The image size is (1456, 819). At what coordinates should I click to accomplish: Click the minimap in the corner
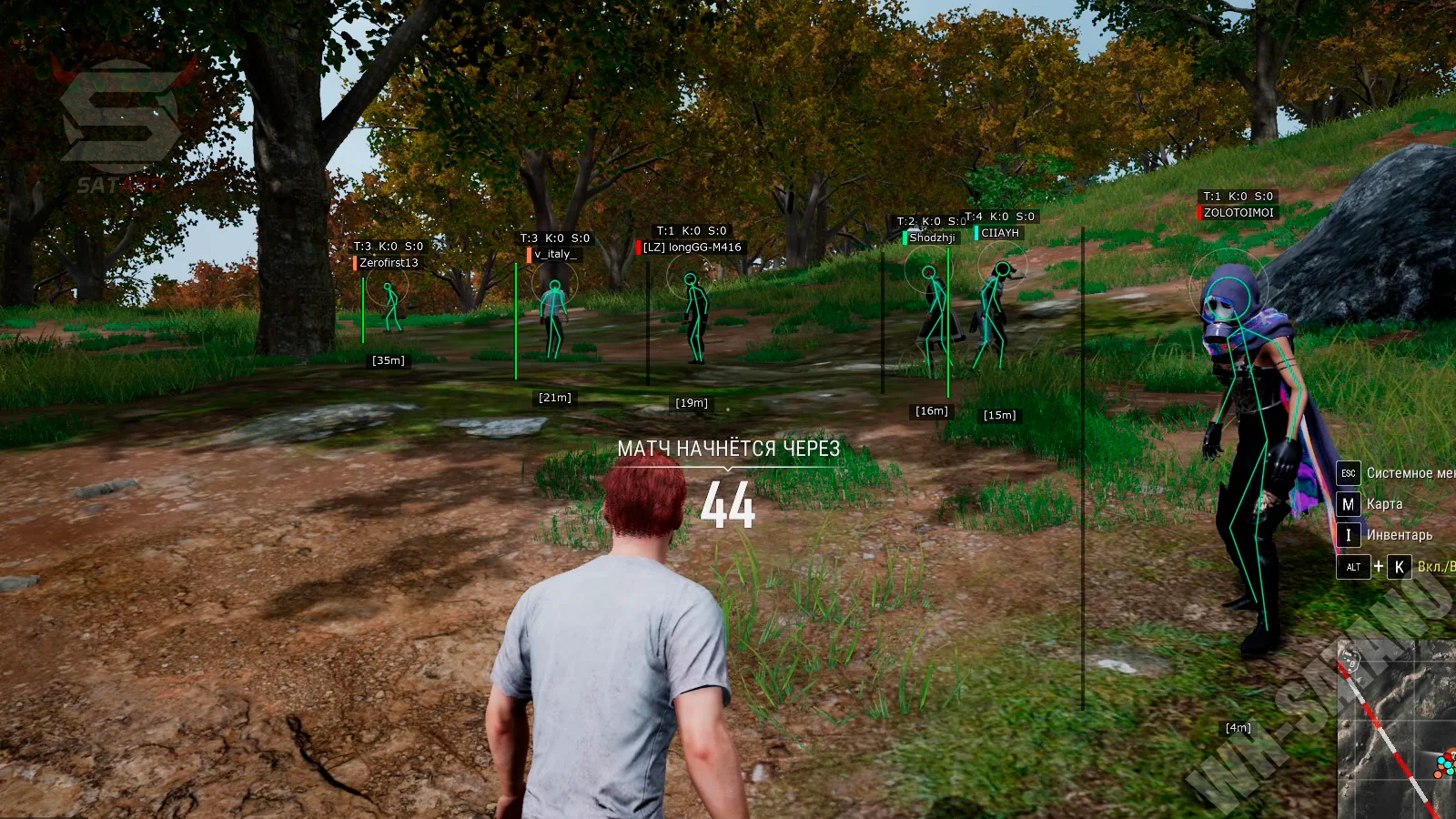point(1397,730)
